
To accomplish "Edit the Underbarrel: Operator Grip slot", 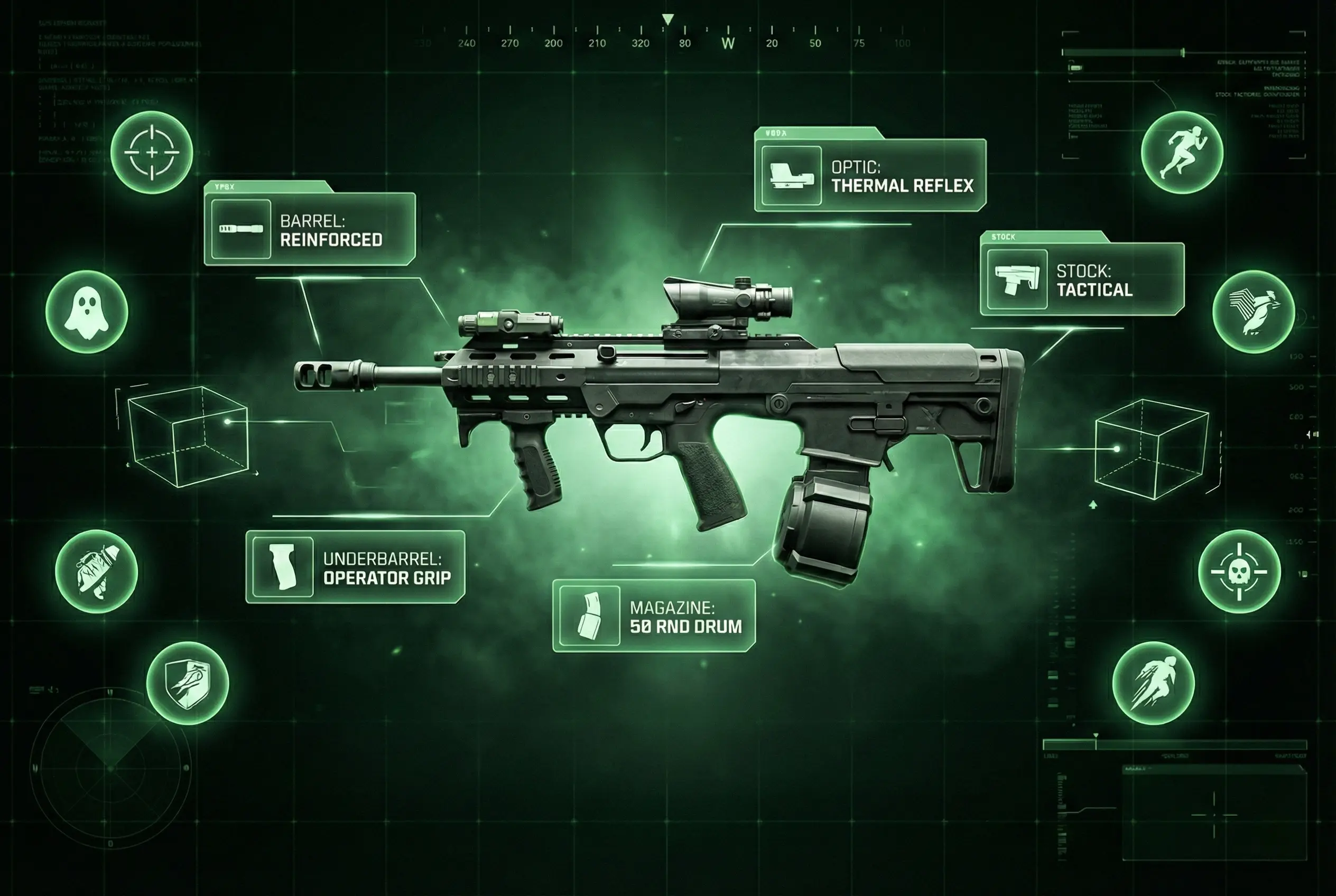I will (355, 567).
